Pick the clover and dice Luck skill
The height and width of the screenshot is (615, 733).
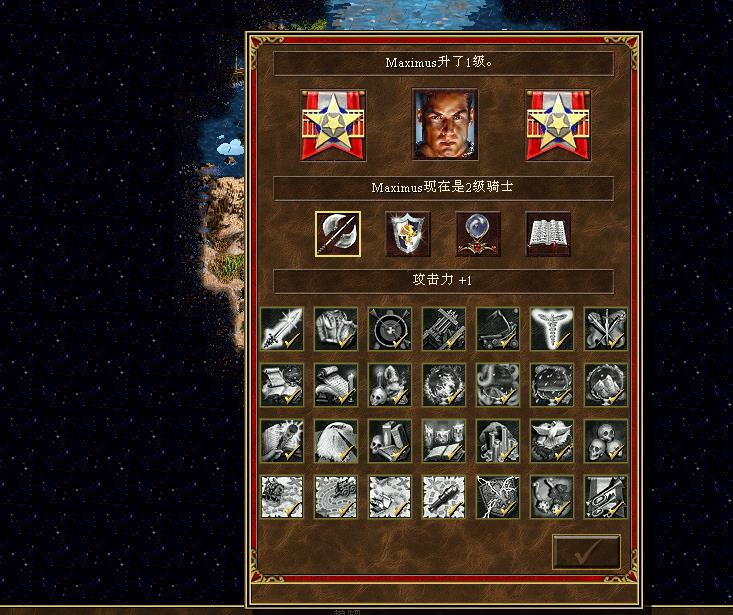click(552, 496)
